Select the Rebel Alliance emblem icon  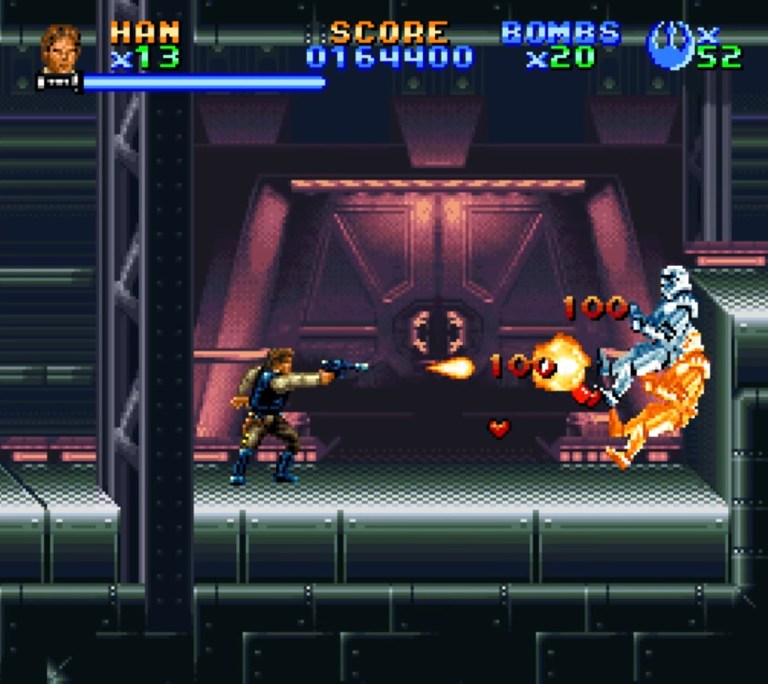click(x=669, y=47)
